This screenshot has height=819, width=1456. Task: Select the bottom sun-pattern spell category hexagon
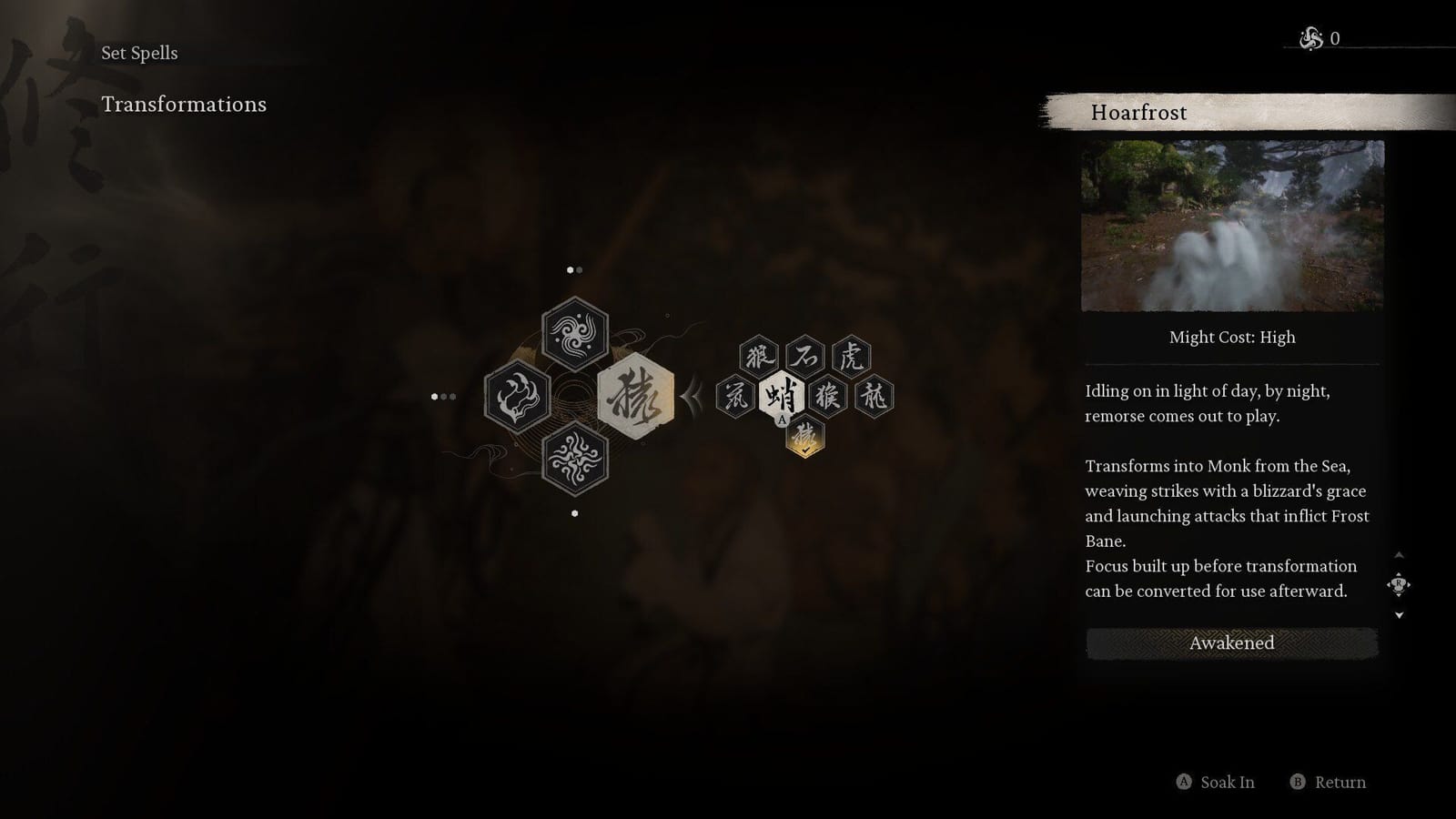coord(573,460)
